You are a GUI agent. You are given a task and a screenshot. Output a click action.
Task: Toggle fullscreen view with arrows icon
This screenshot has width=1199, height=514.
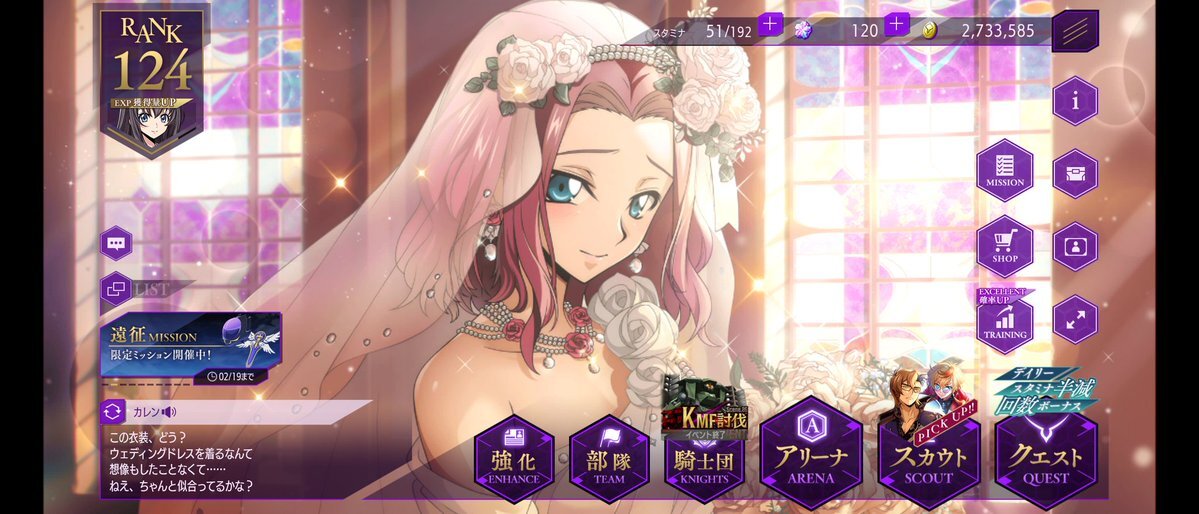point(1075,320)
